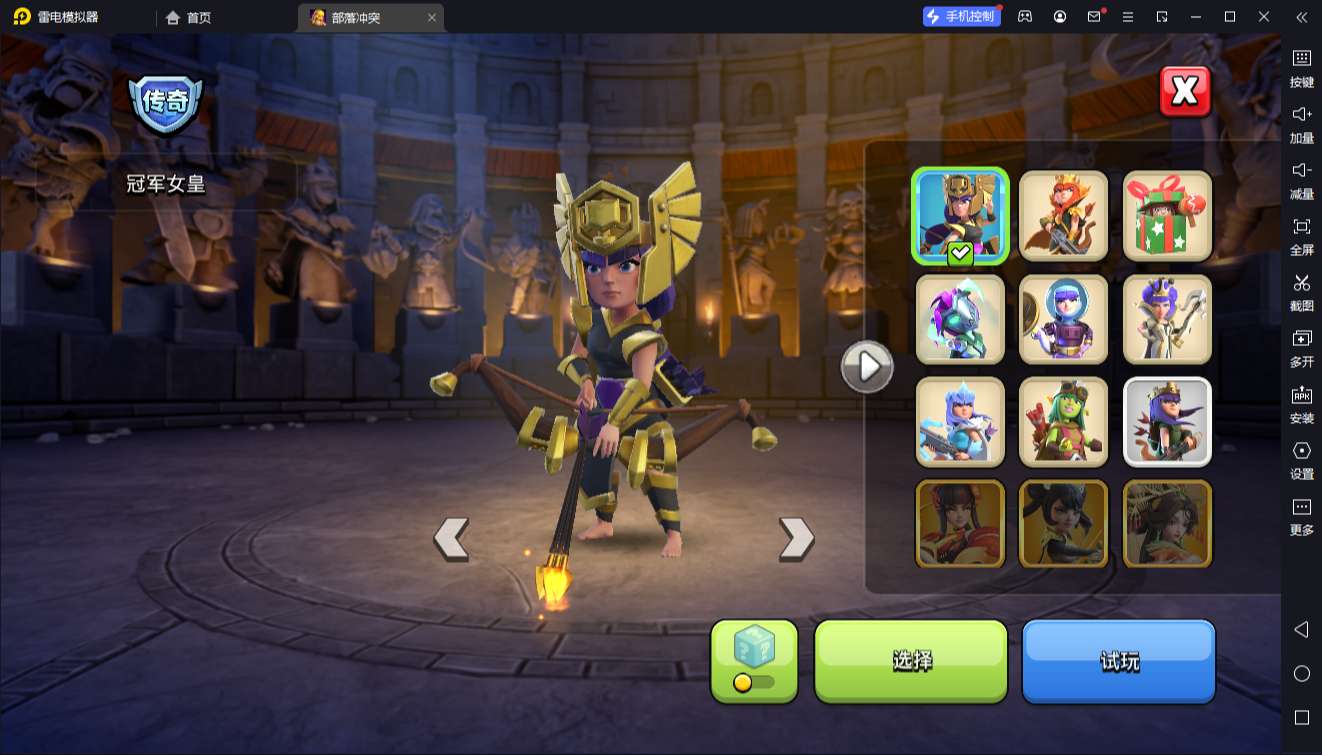The height and width of the screenshot is (755, 1322).
Task: Pick the green gift box skin thumbnail
Action: point(1167,215)
